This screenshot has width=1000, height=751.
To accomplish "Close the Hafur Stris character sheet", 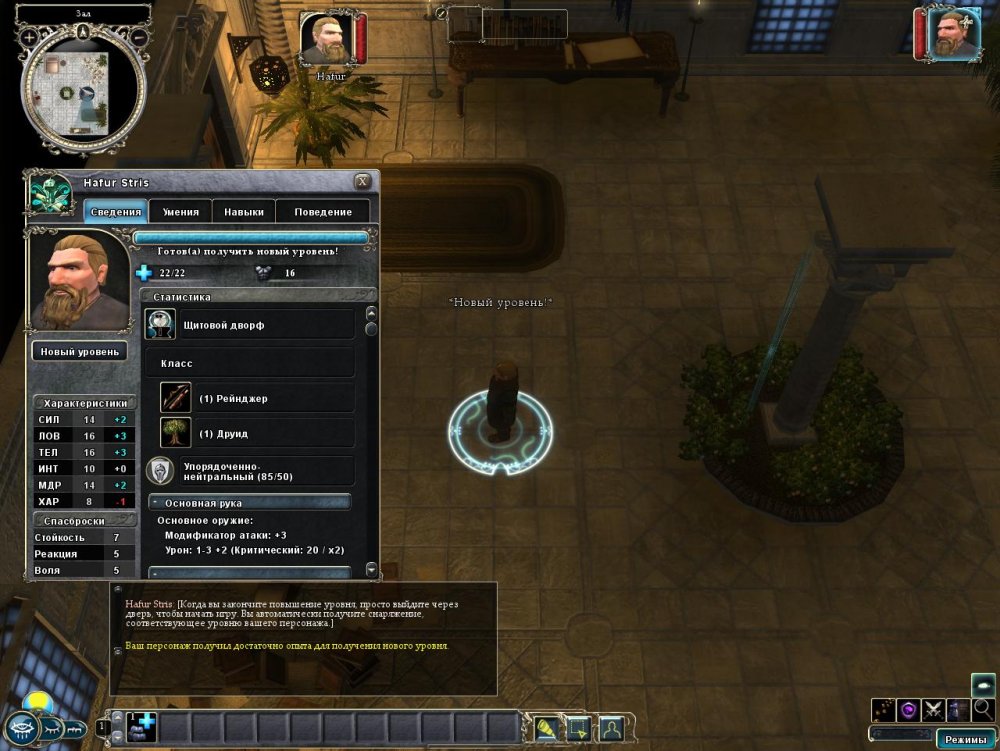I will pos(362,181).
